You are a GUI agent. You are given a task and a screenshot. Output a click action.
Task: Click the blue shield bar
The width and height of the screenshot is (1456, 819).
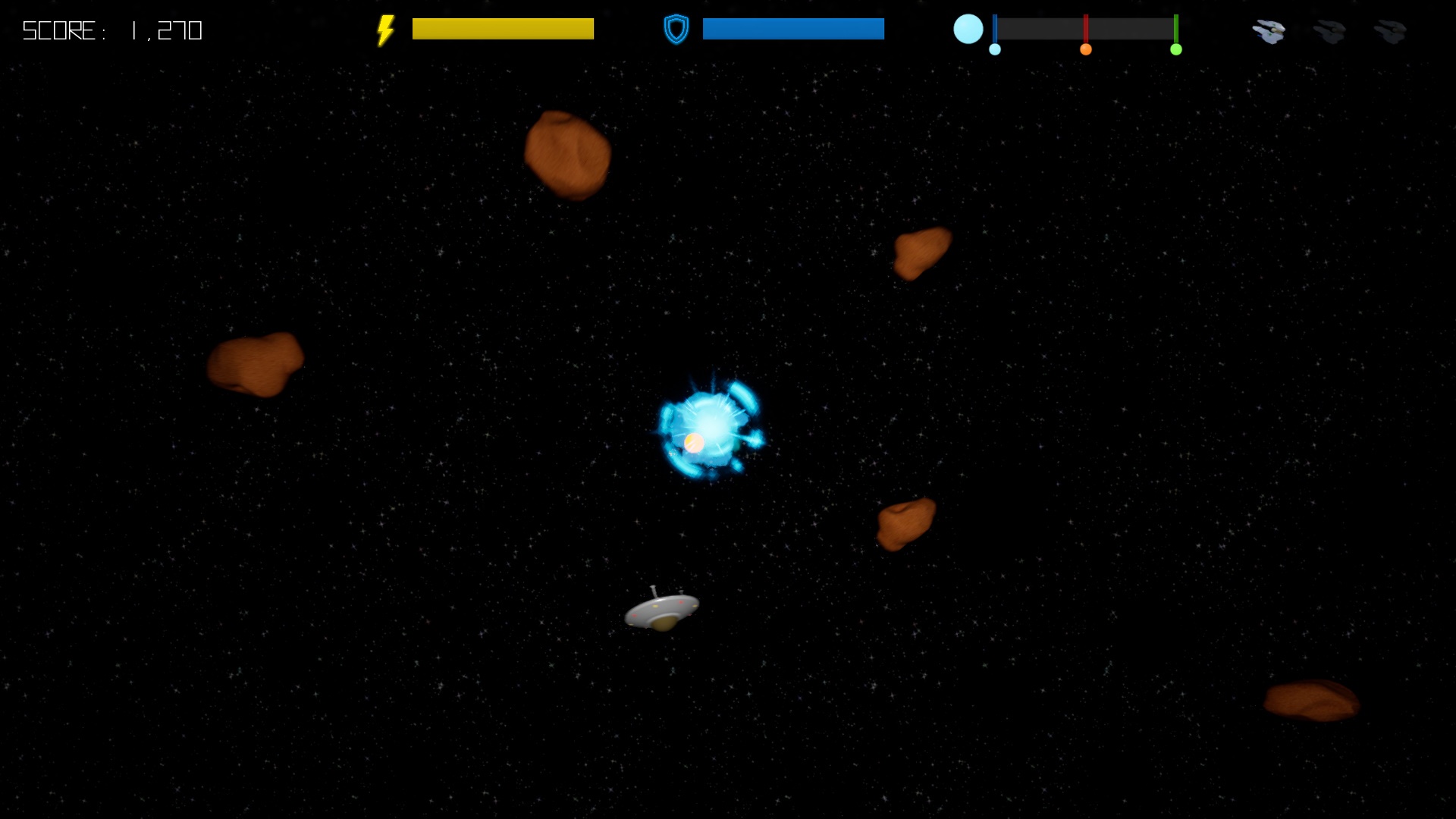click(792, 29)
